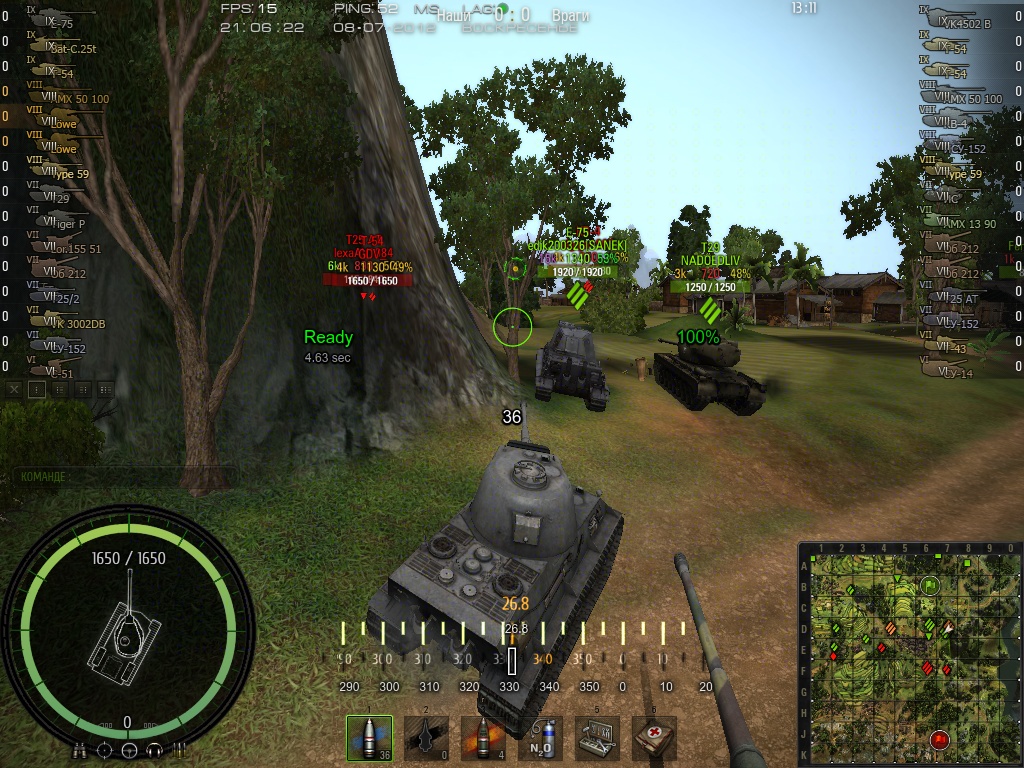Screen dimensions: 1024x768
Task: Click the battlefield minimap
Action: (x=909, y=653)
